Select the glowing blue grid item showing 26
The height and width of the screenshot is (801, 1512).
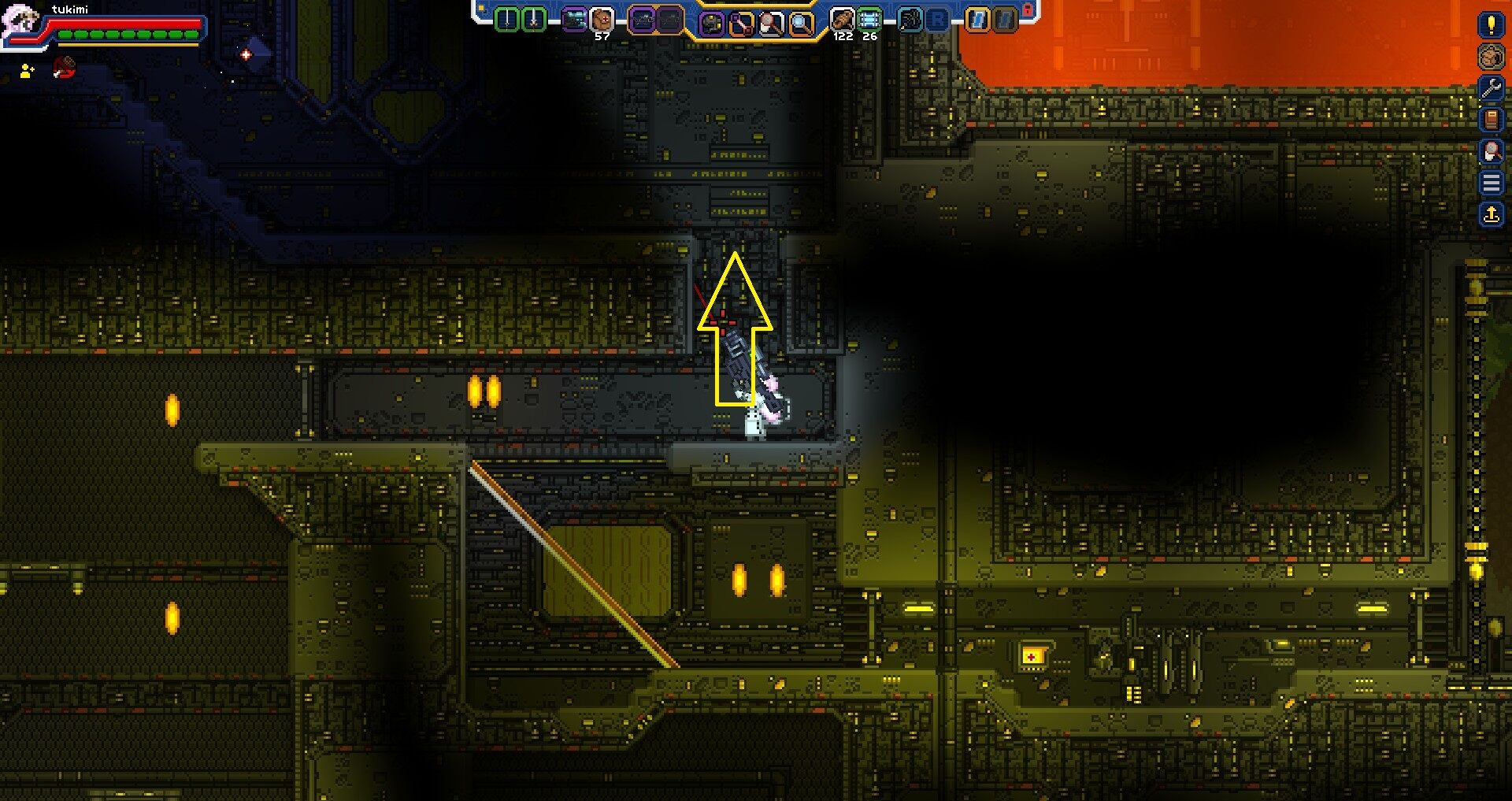(870, 17)
